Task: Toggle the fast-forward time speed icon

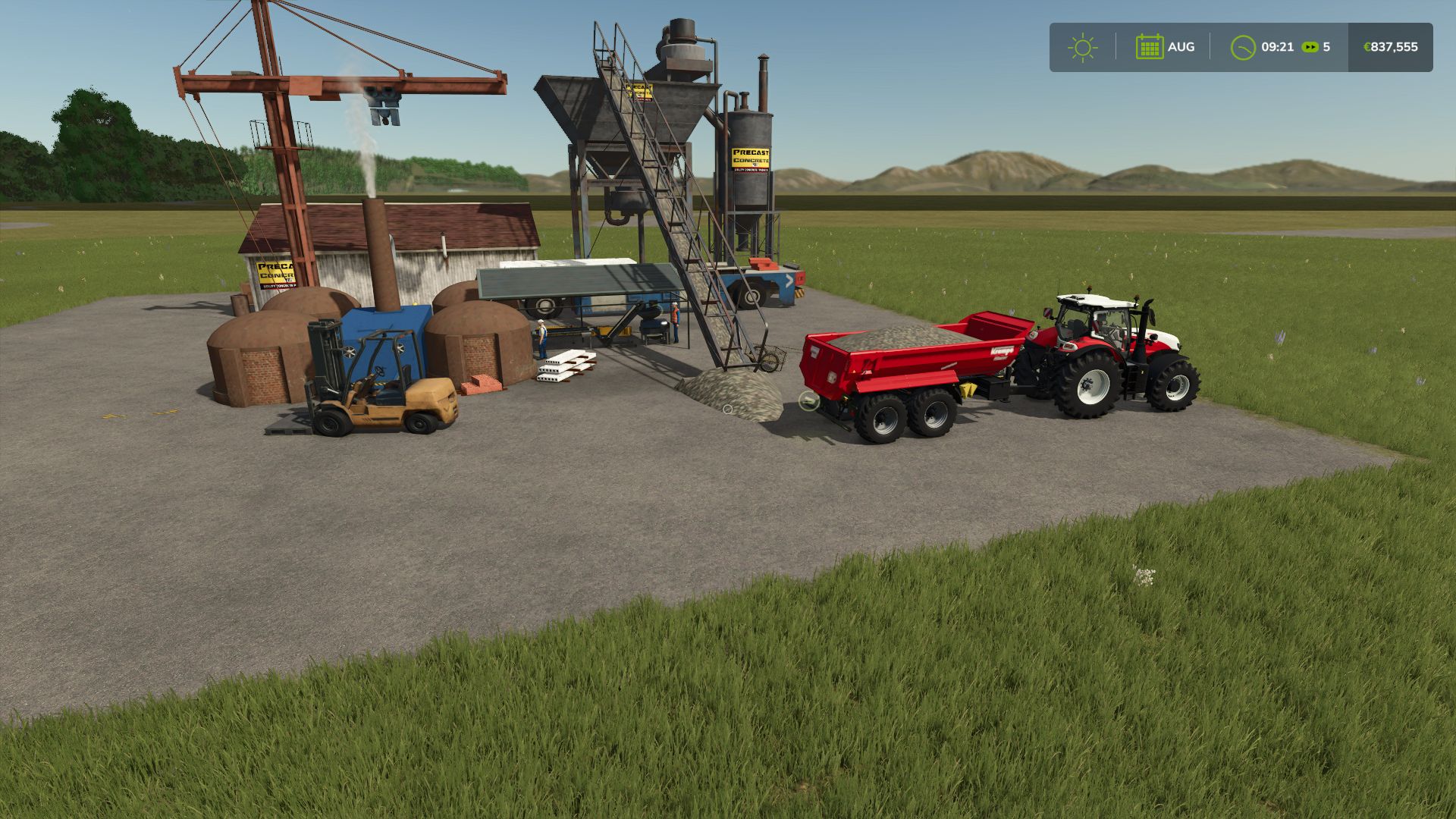Action: (1310, 47)
